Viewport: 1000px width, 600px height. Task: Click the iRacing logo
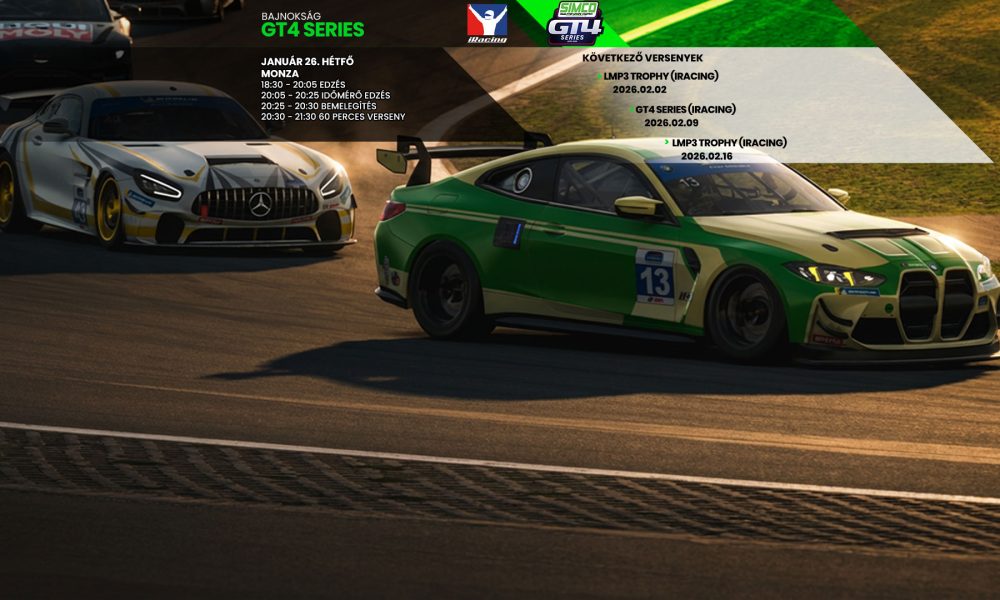[x=487, y=23]
